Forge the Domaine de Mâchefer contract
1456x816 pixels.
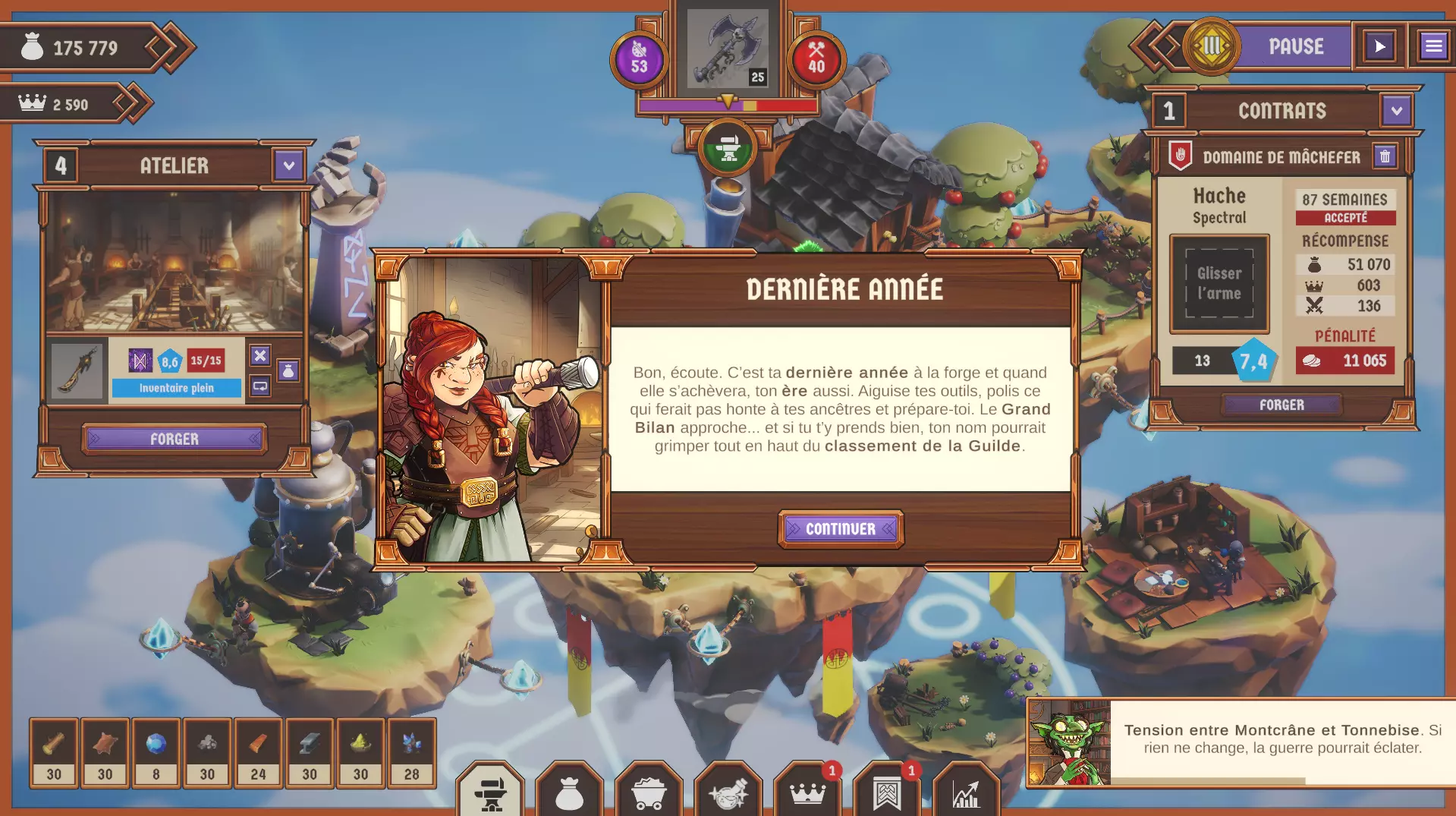(x=1281, y=405)
